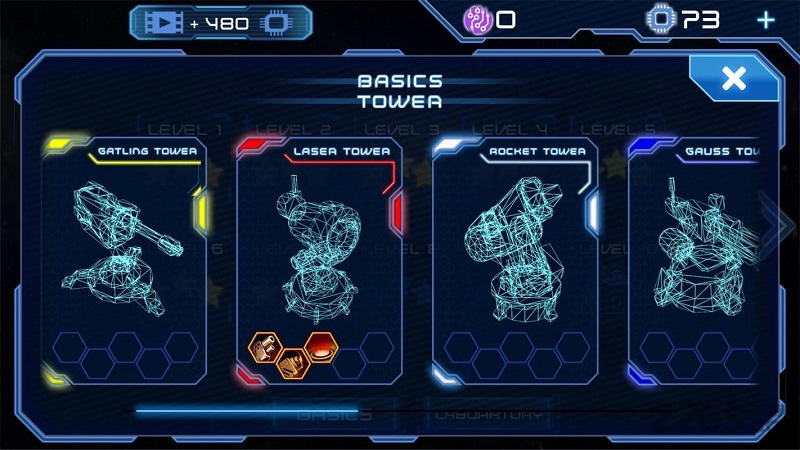
Task: Choose the Laser Tower card
Action: pyautogui.click(x=319, y=240)
